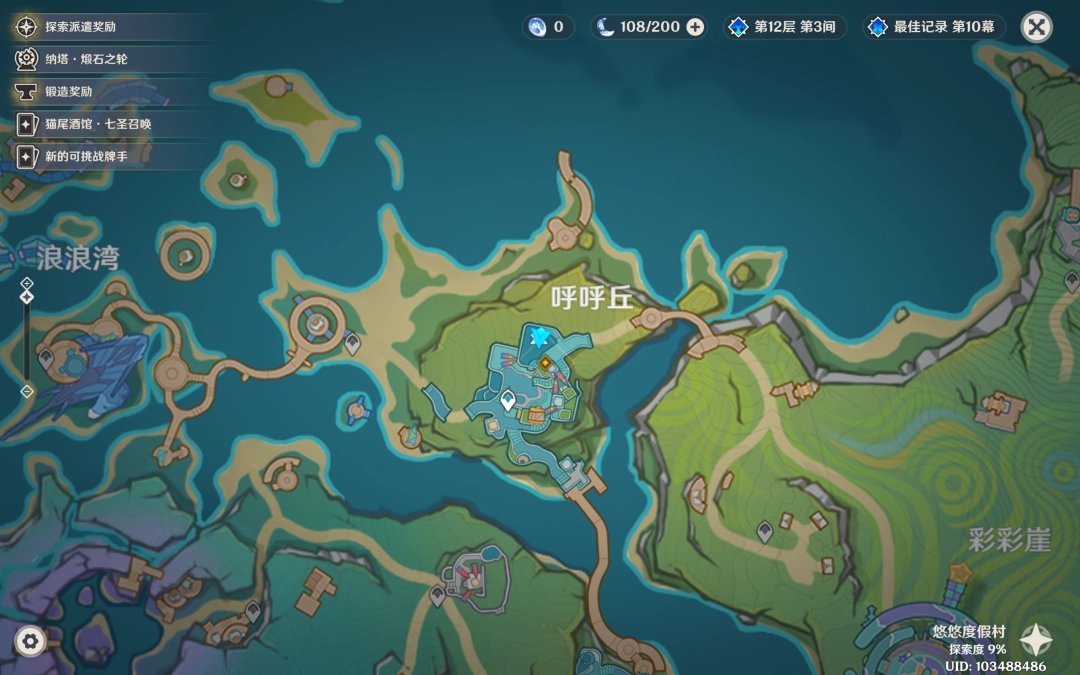This screenshot has height=675, width=1080.
Task: Zoom in using the map zoom slider top
Action: 27,284
